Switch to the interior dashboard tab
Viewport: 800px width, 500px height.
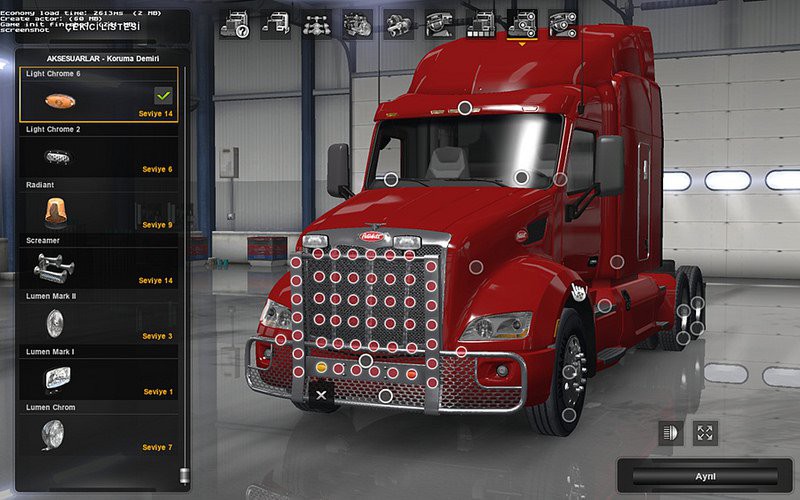440,24
